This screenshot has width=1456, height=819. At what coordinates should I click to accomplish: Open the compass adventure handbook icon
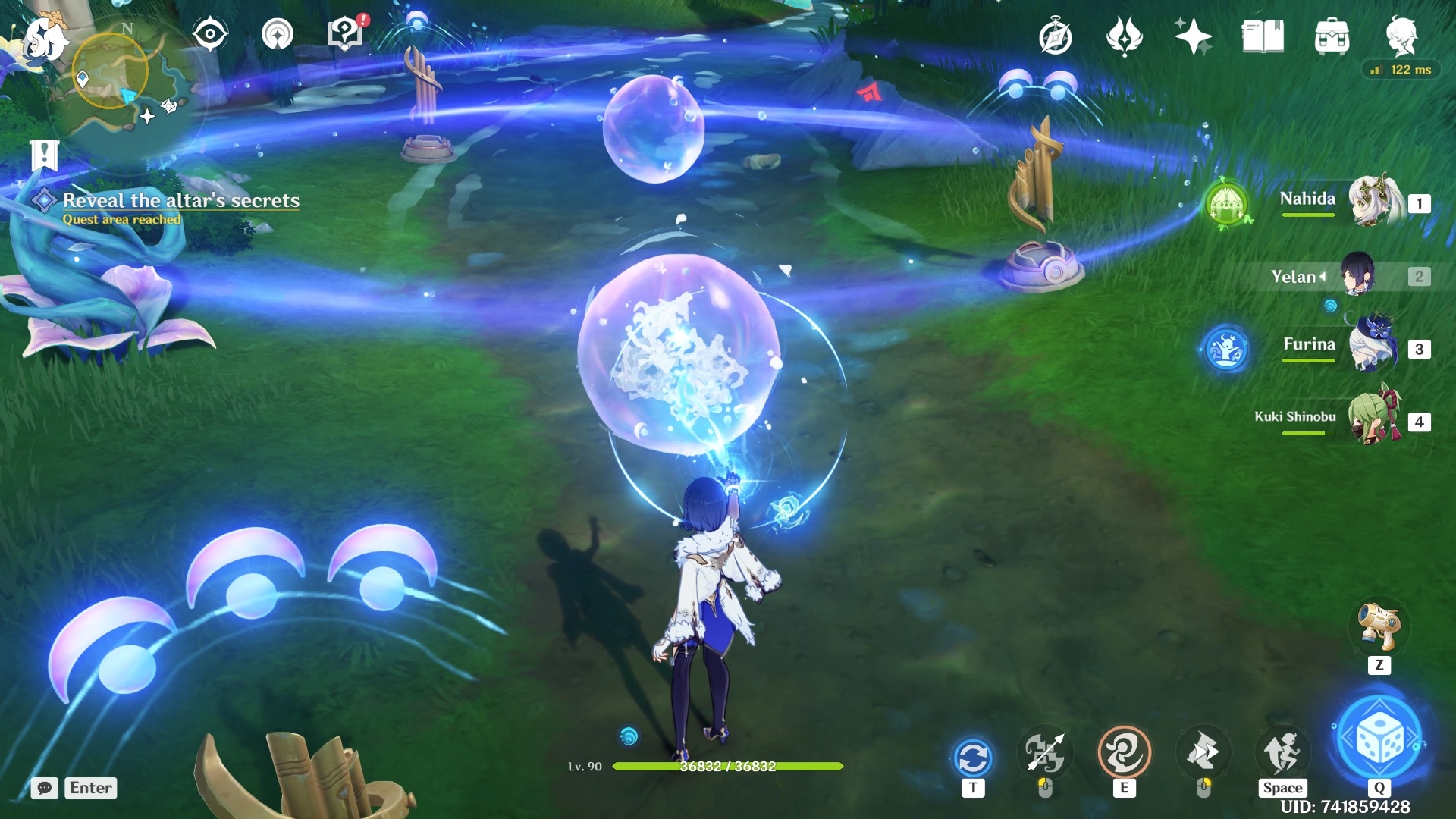tap(1055, 37)
